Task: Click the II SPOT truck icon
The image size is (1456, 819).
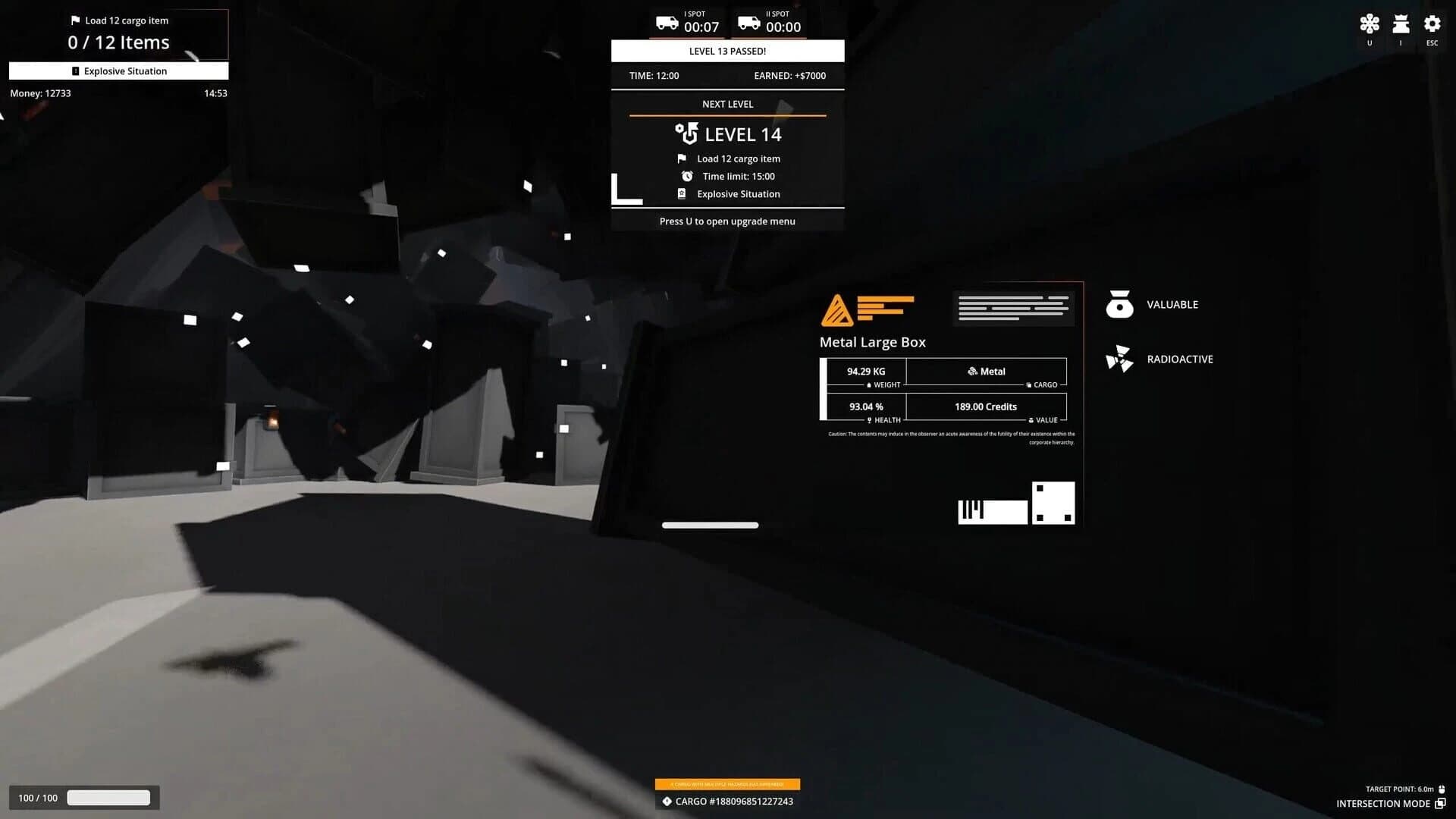Action: (x=749, y=22)
